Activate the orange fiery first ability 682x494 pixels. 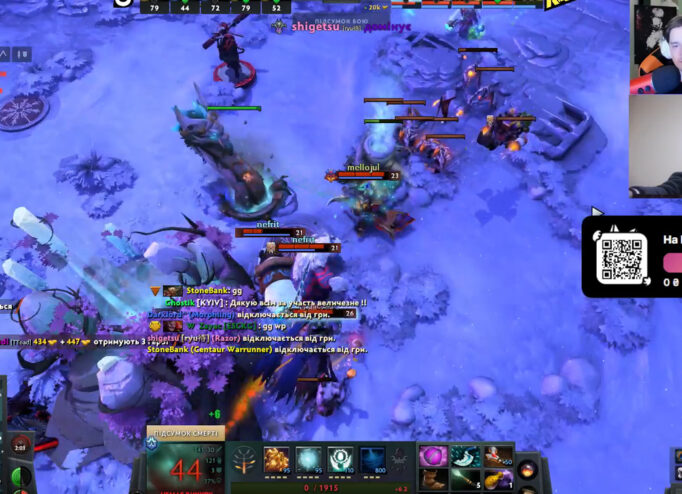[277, 460]
